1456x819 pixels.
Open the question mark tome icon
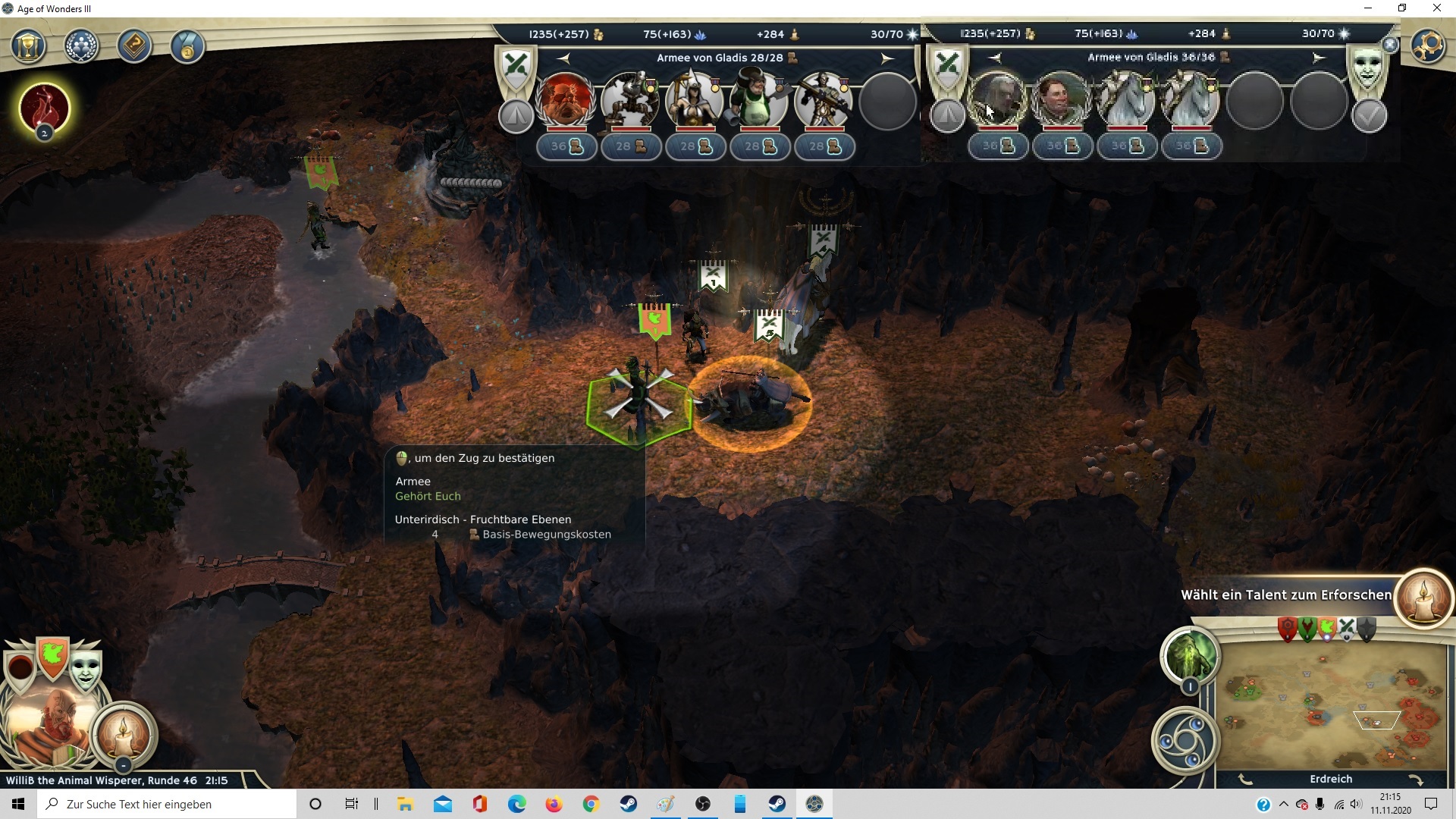pos(134,47)
